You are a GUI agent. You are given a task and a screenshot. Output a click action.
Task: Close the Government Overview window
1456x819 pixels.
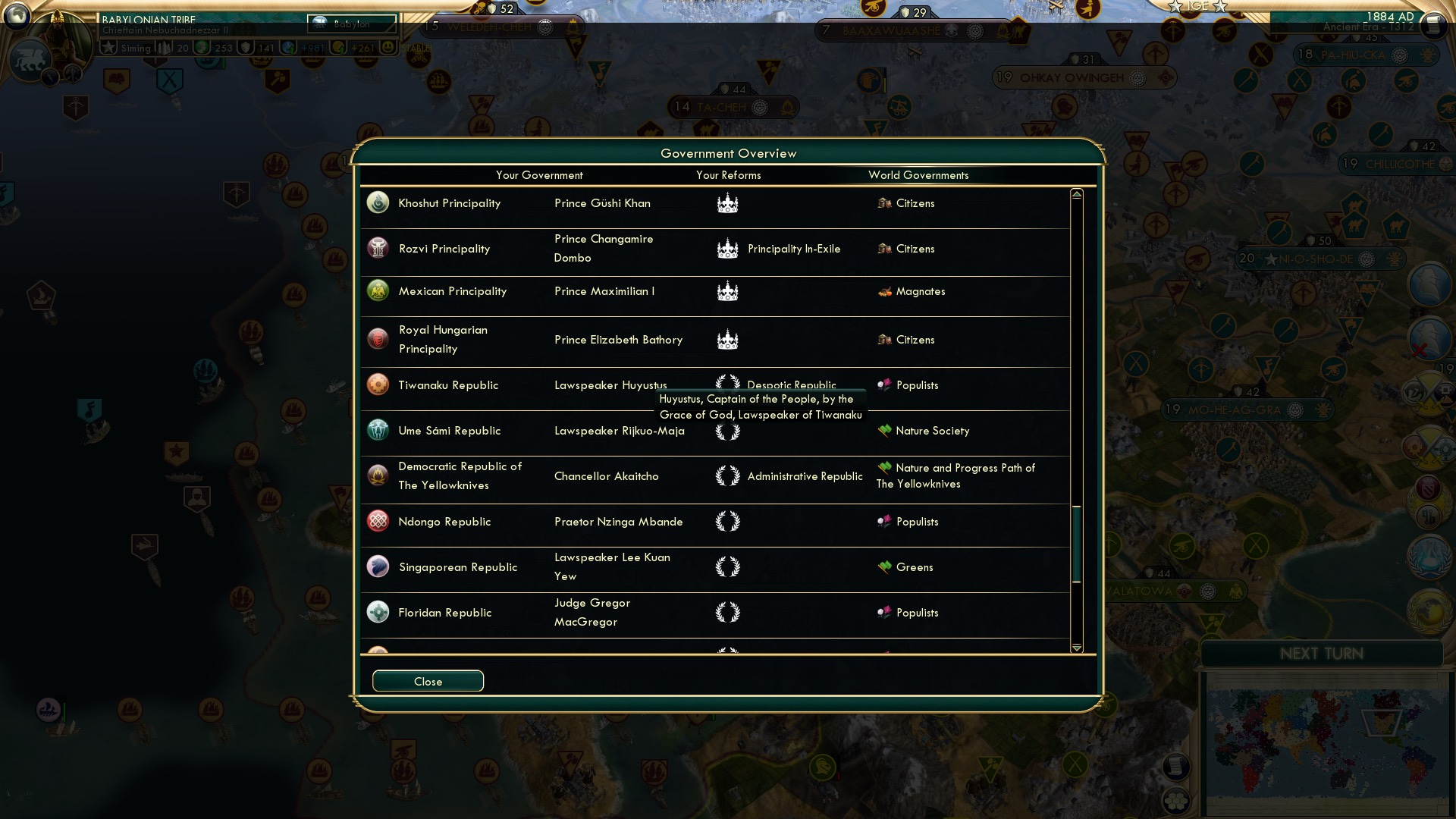click(x=428, y=681)
